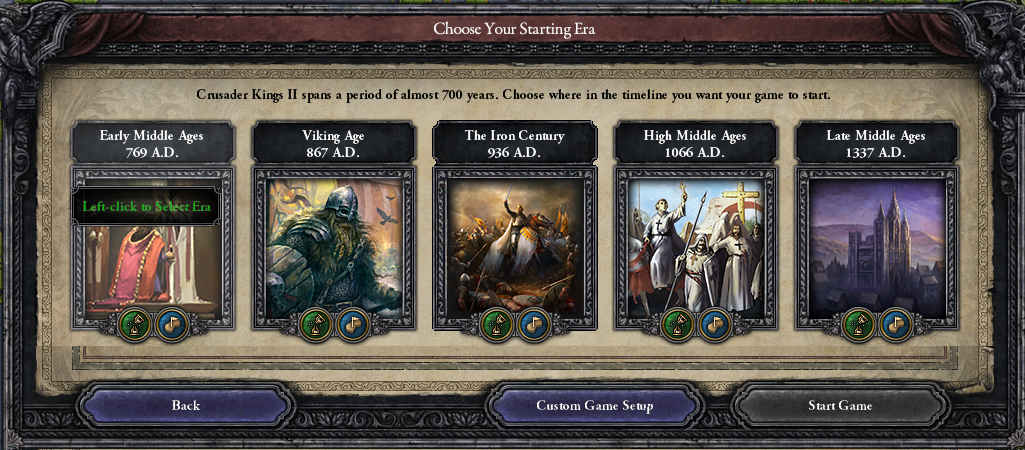The width and height of the screenshot is (1025, 450).
Task: Click the green chess-piece icon under Late Middle Ages
Action: [x=859, y=324]
